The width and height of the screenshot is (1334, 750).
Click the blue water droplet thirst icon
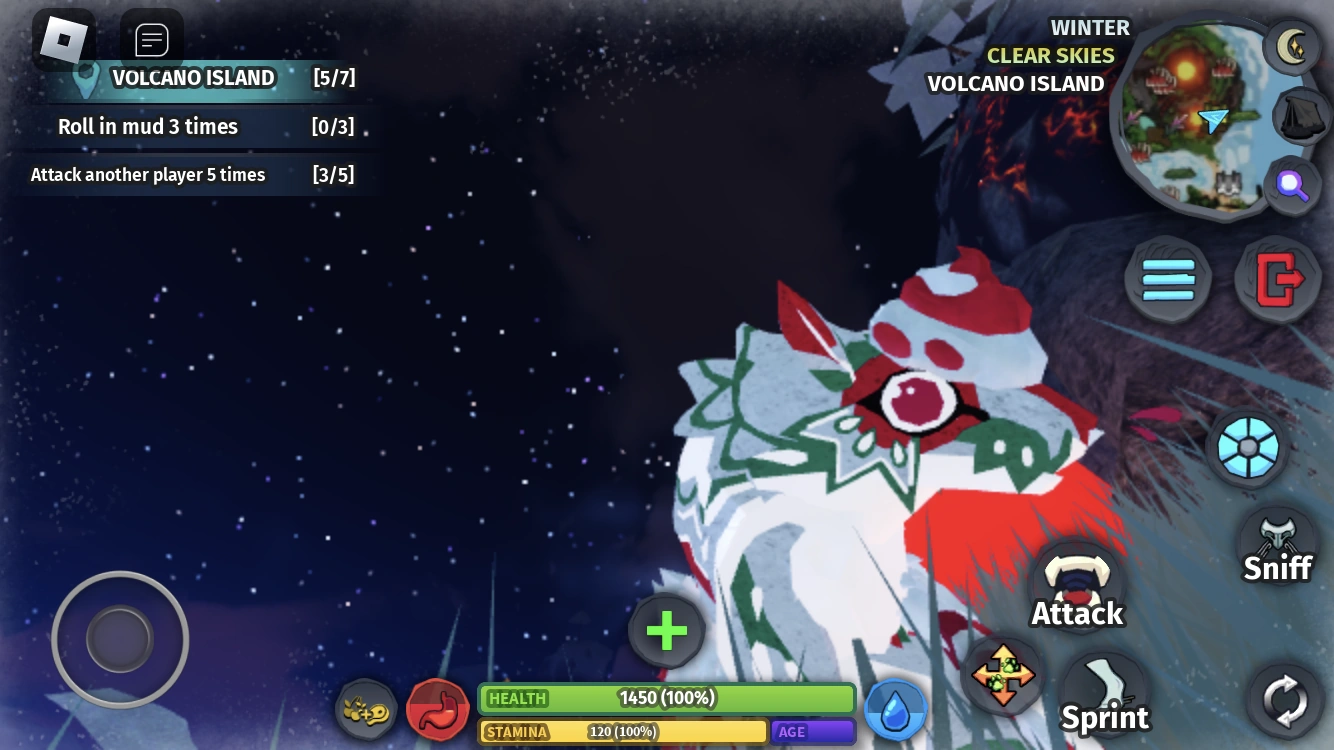pyautogui.click(x=895, y=709)
